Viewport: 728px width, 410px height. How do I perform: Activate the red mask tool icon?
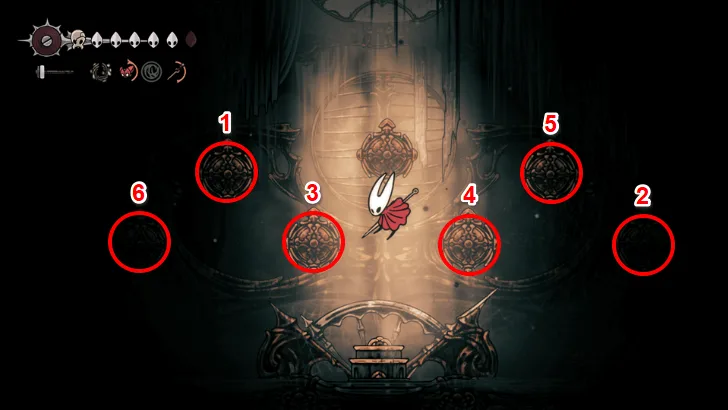(x=128, y=72)
